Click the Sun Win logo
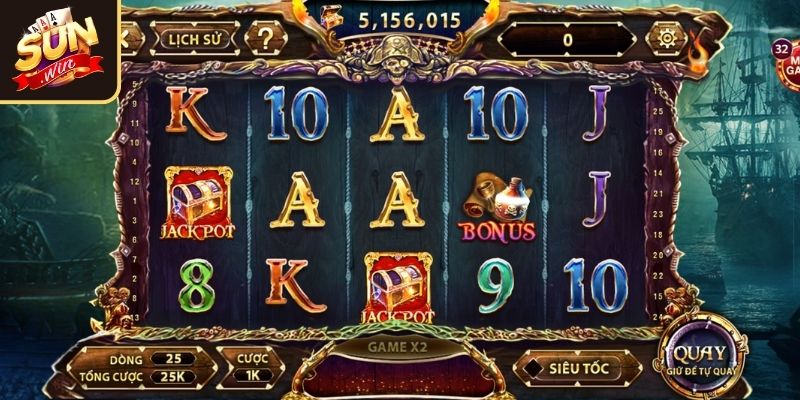This screenshot has height=400, width=800. coord(57,48)
